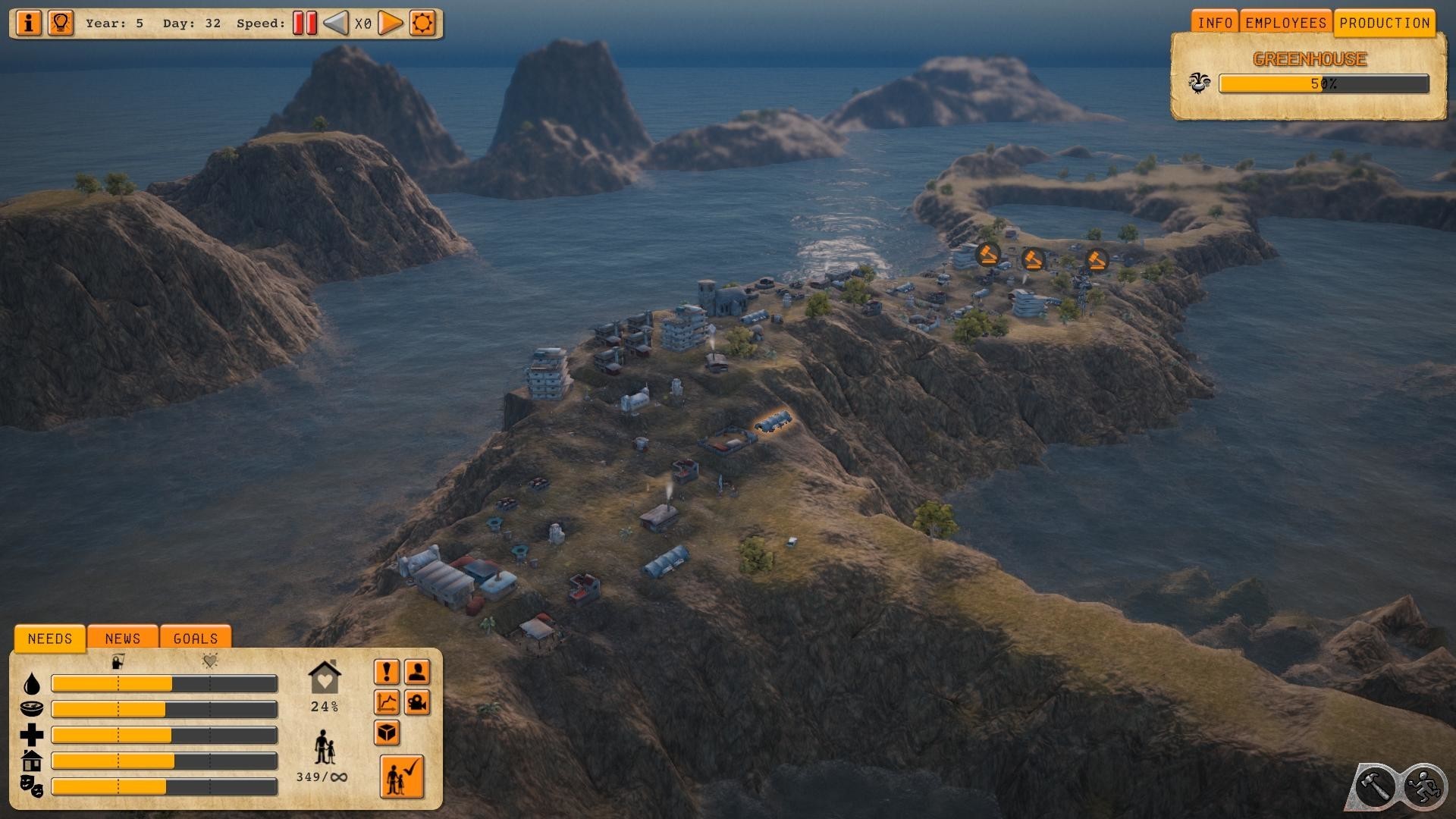The image size is (1456, 819).
Task: Show the statistics graph button
Action: pos(387,703)
